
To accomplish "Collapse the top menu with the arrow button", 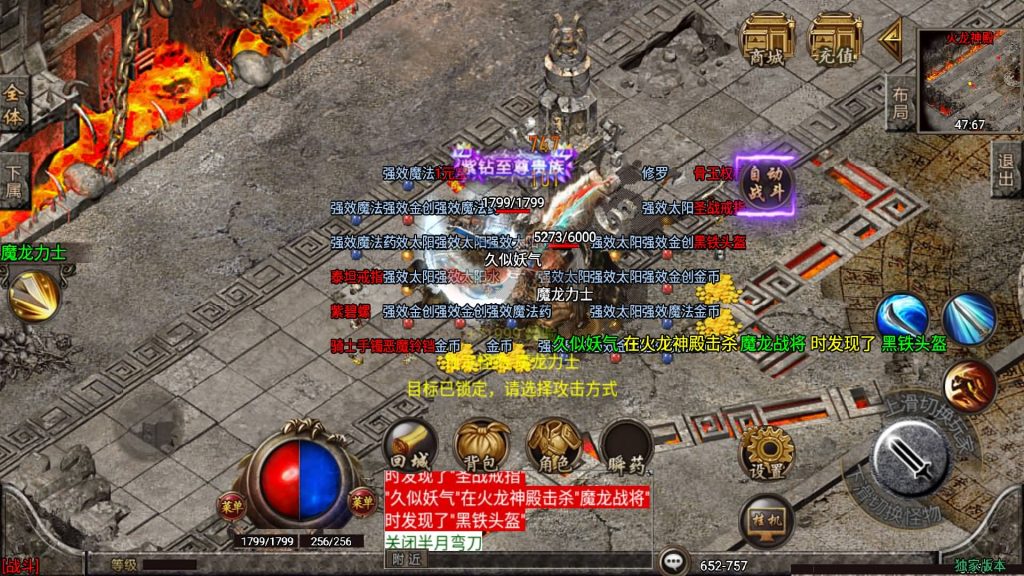I will tap(890, 40).
